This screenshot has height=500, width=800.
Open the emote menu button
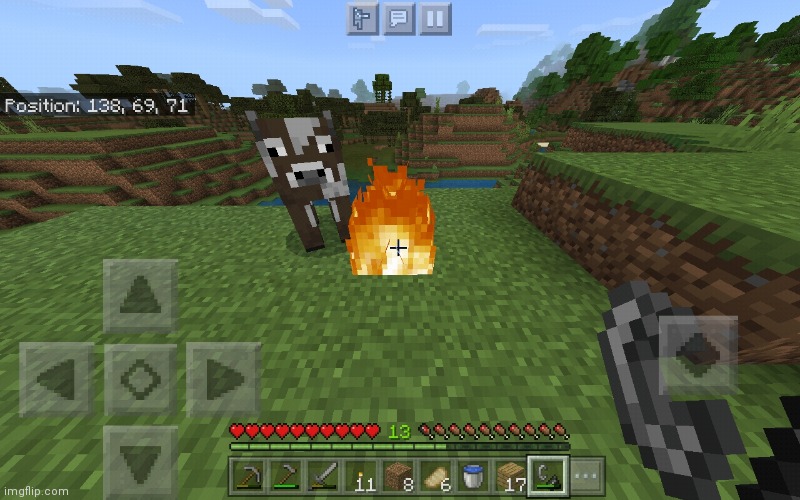tap(363, 18)
